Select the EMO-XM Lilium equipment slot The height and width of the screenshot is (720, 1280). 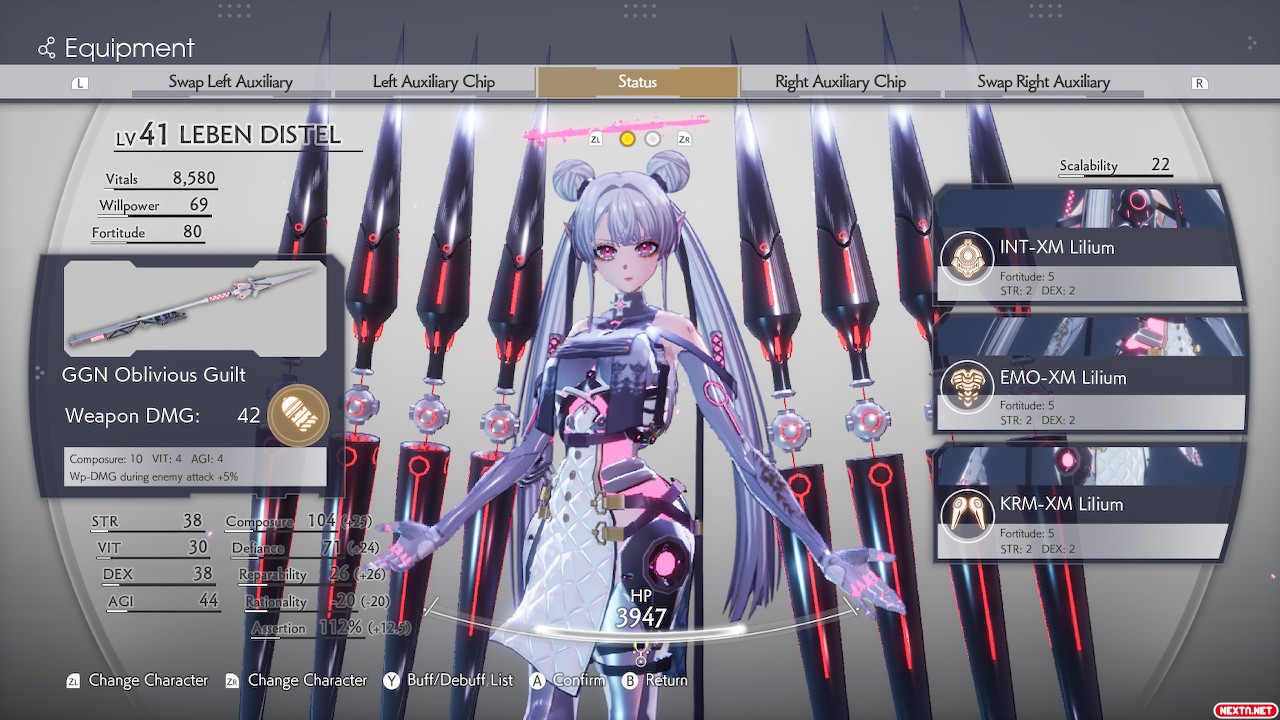coord(1090,388)
